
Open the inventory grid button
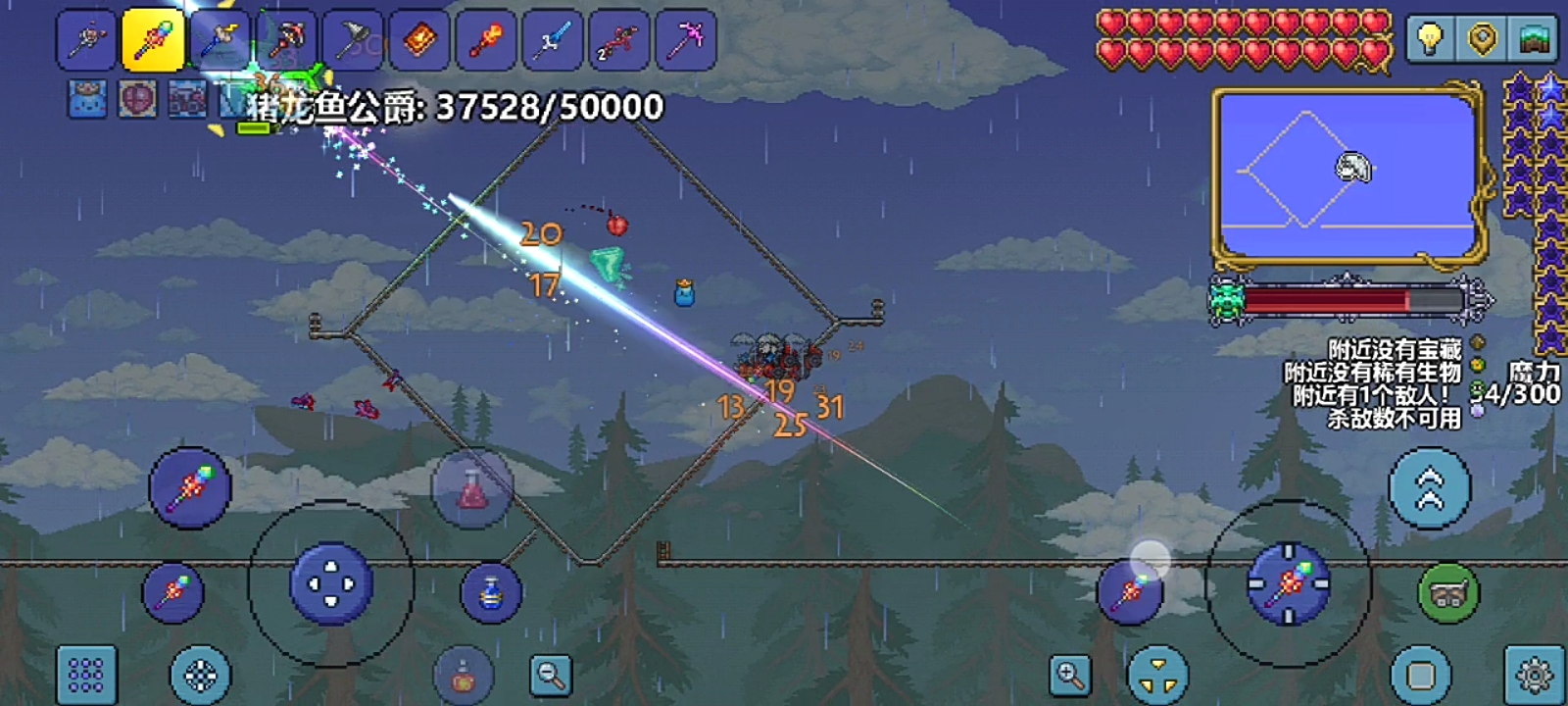tap(86, 675)
